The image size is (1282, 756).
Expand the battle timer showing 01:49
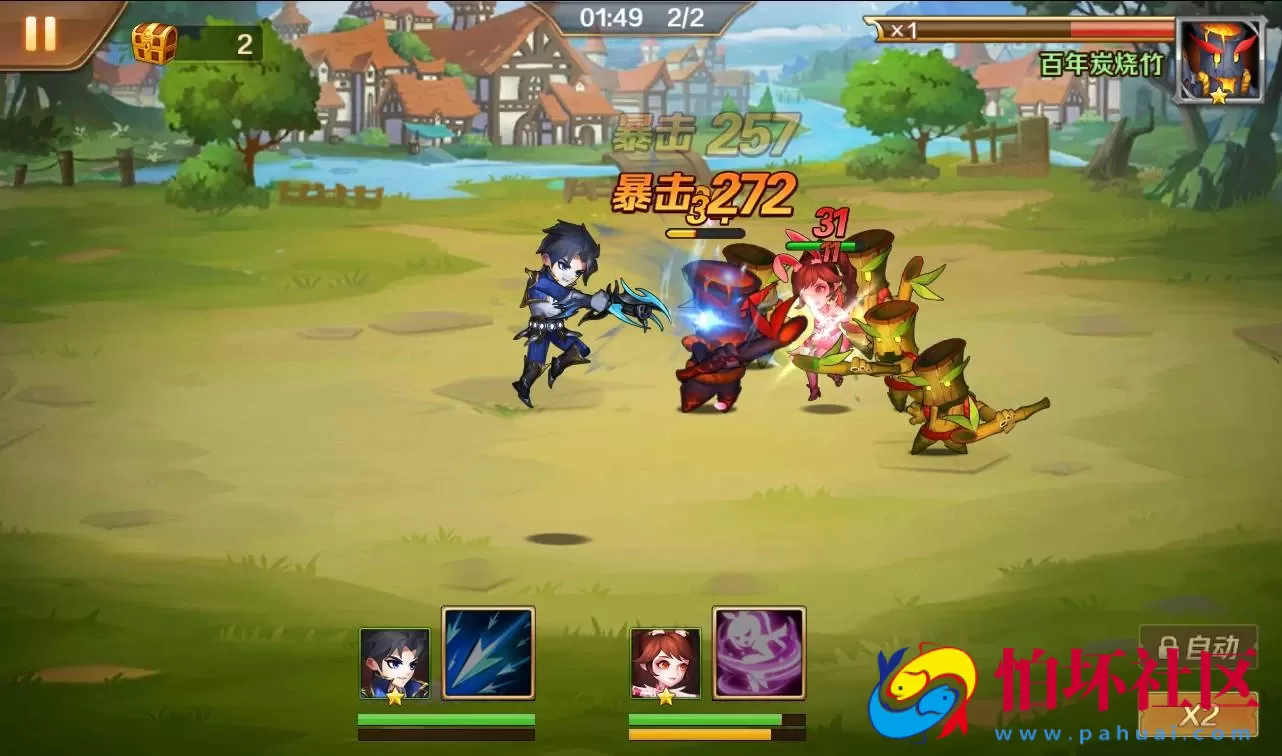613,15
